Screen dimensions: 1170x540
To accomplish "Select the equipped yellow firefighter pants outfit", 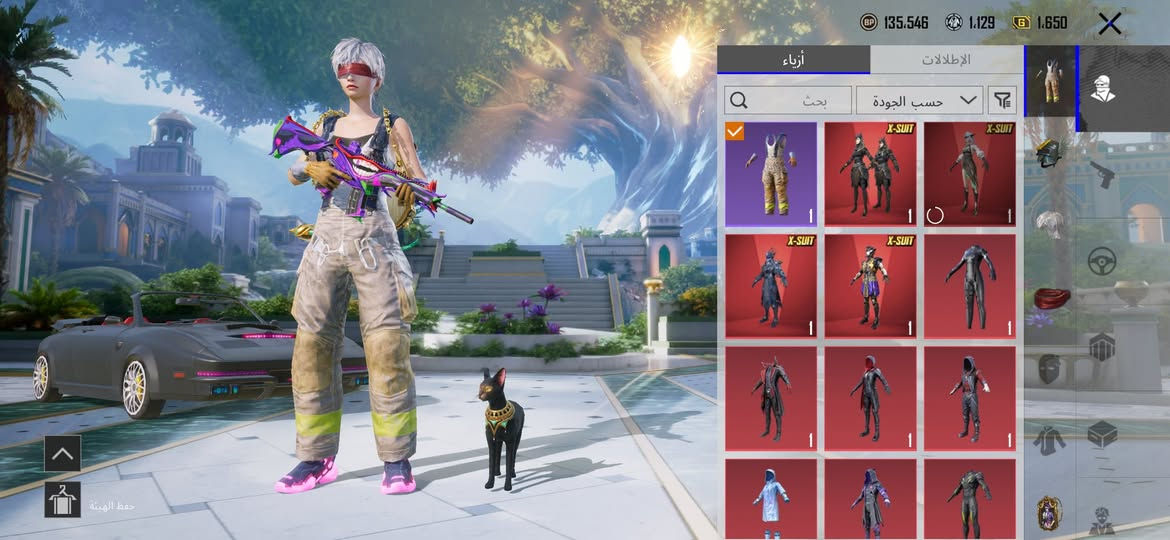I will tap(771, 174).
